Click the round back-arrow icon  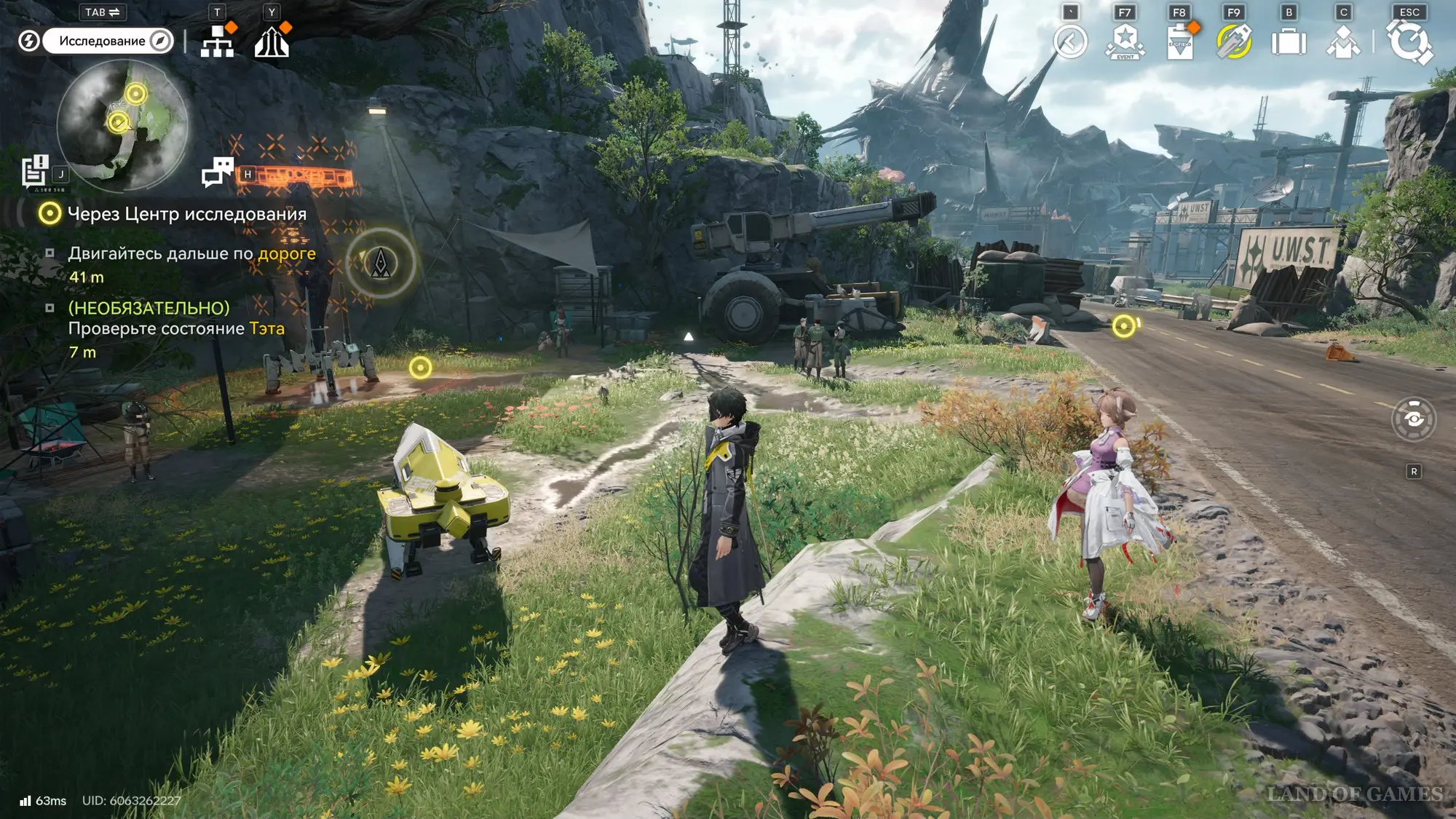point(1070,42)
